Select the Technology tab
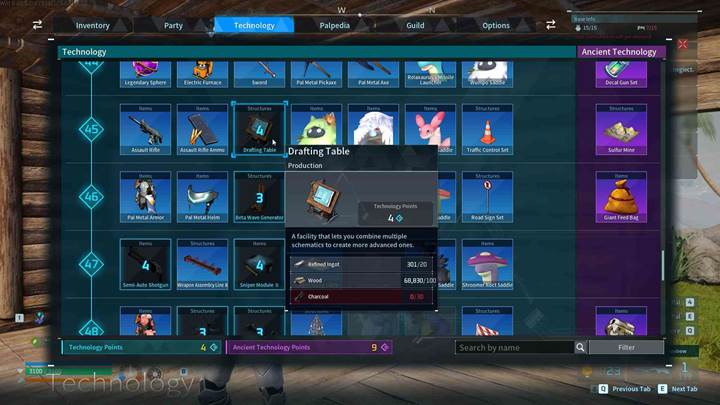This screenshot has width=720, height=405. coord(254,25)
